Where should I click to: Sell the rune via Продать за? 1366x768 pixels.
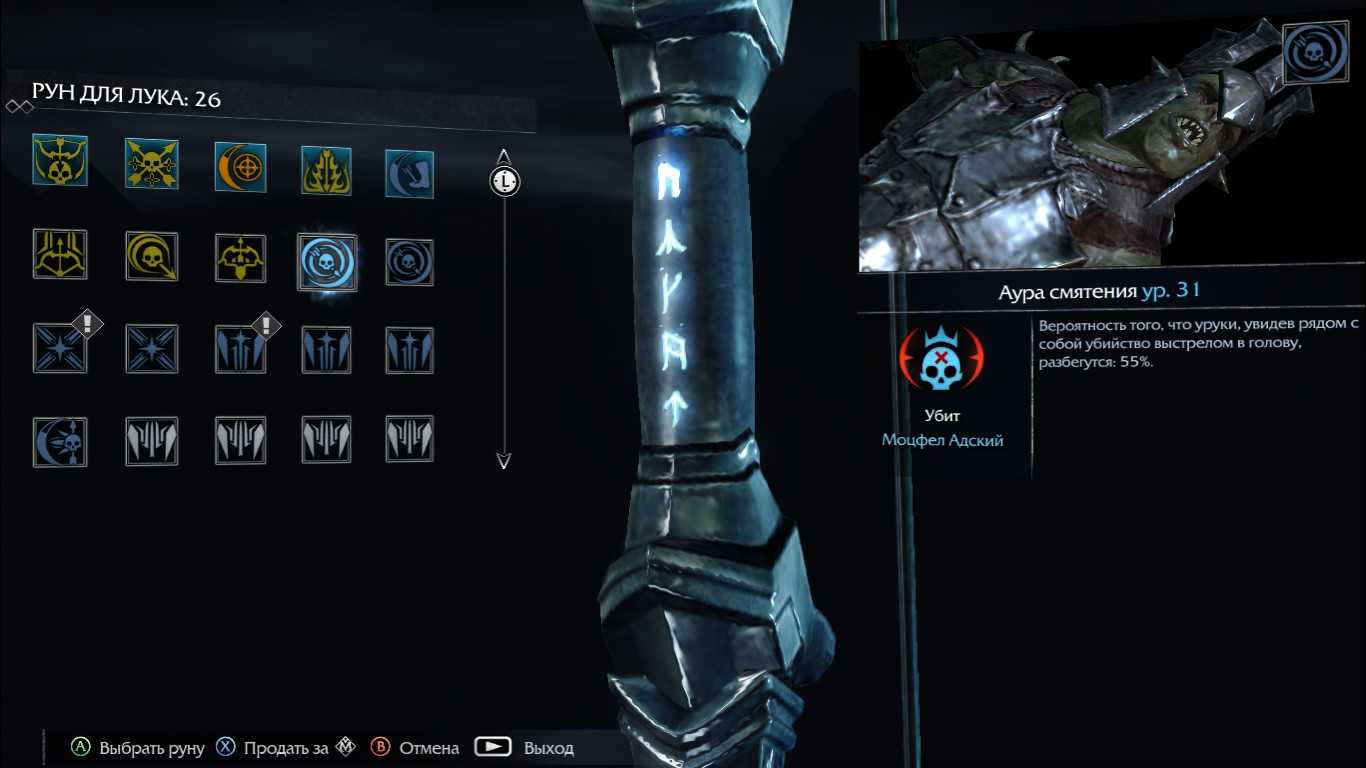[272, 748]
